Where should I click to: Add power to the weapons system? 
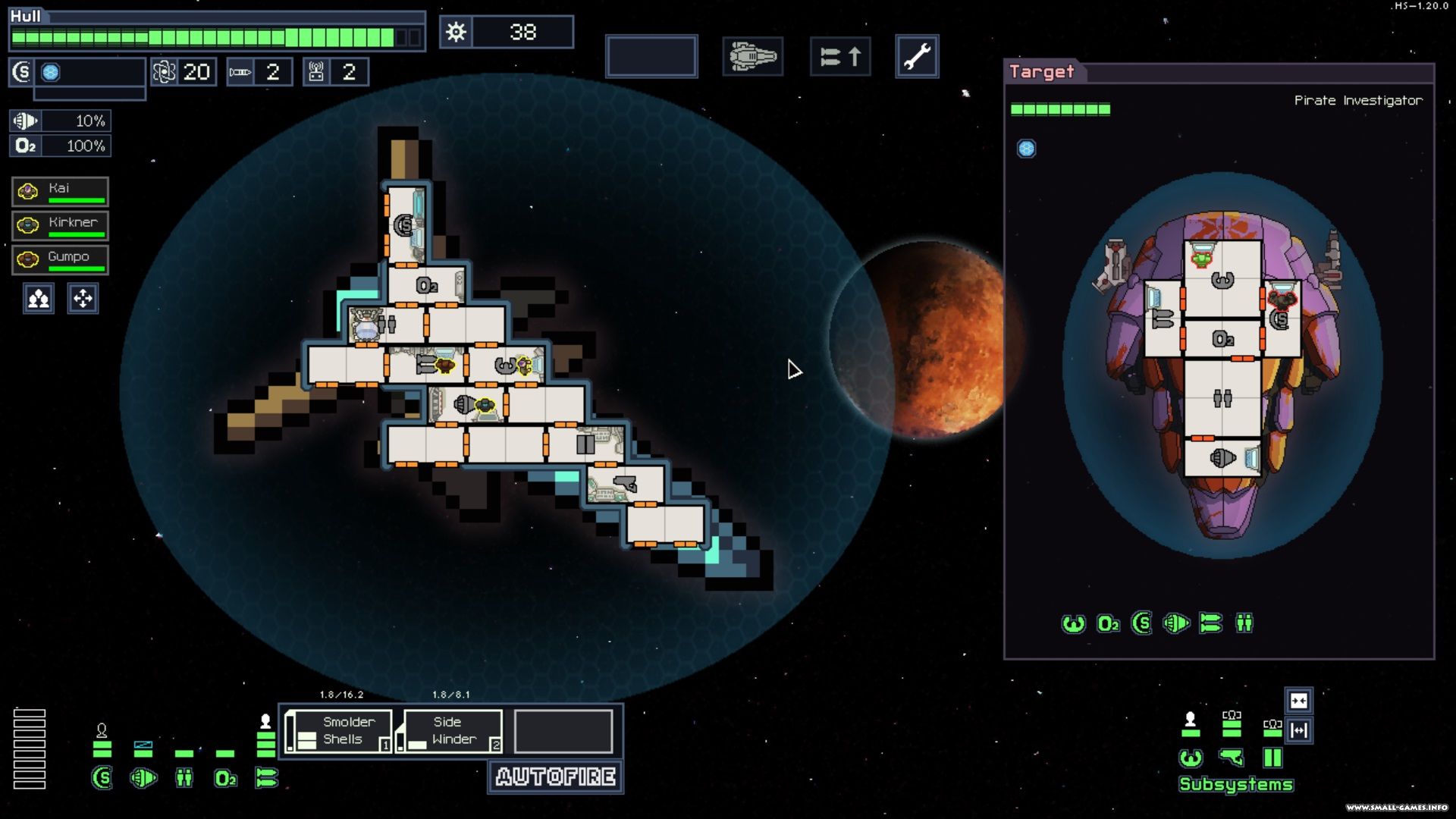(266, 778)
